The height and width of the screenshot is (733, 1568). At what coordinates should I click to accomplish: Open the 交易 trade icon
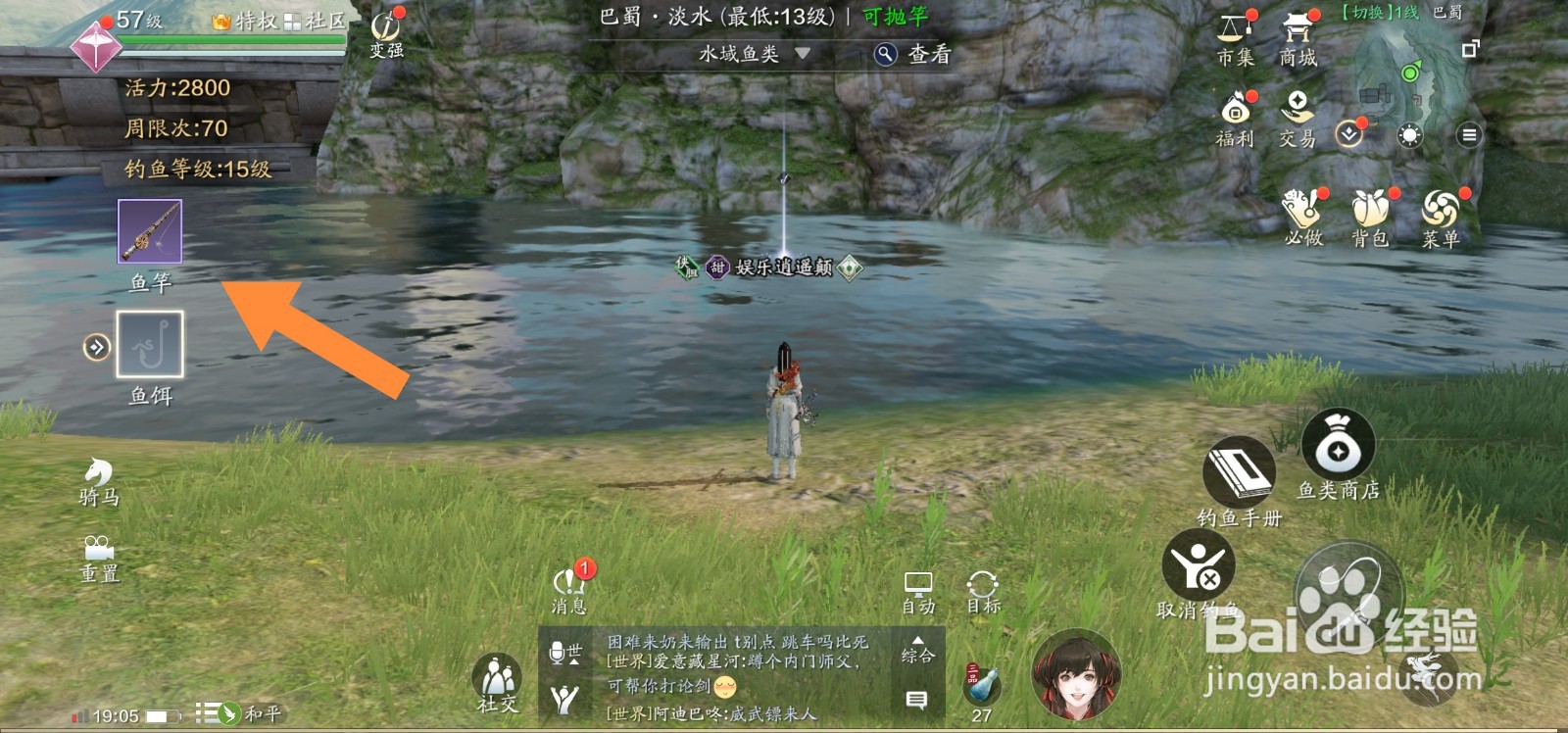1298,110
